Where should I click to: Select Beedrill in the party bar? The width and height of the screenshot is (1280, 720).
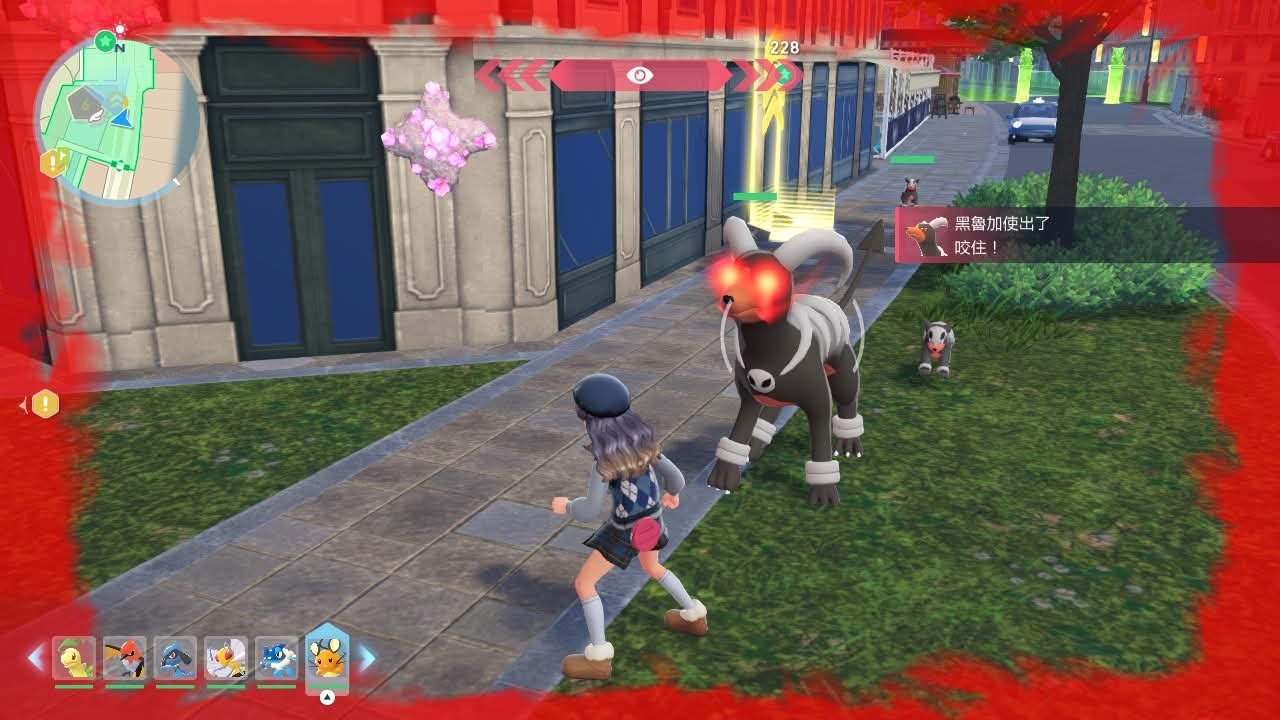tap(226, 658)
